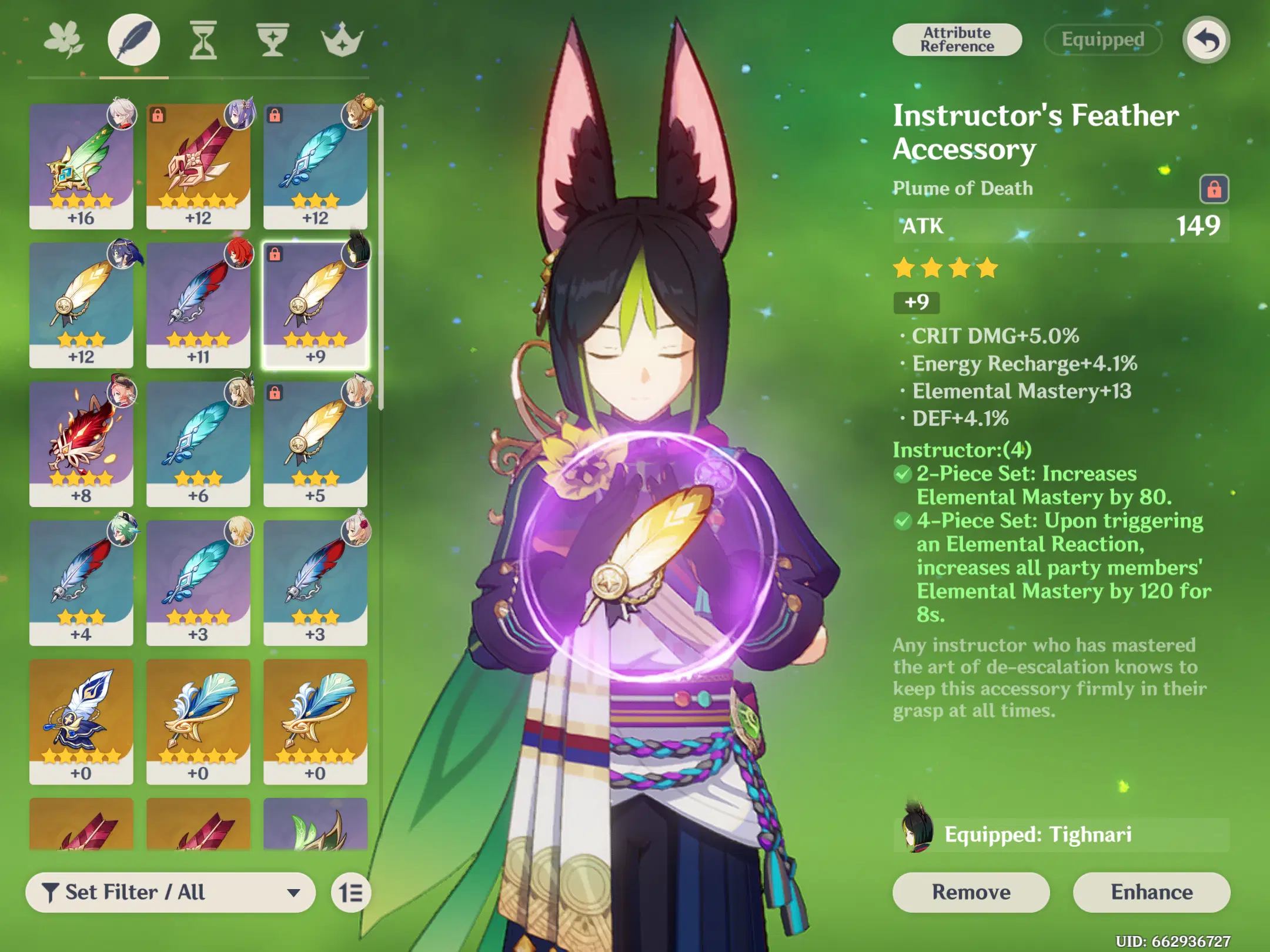Screen dimensions: 1270x952
Task: Select the +12 five-star crimson feather
Action: point(198,166)
